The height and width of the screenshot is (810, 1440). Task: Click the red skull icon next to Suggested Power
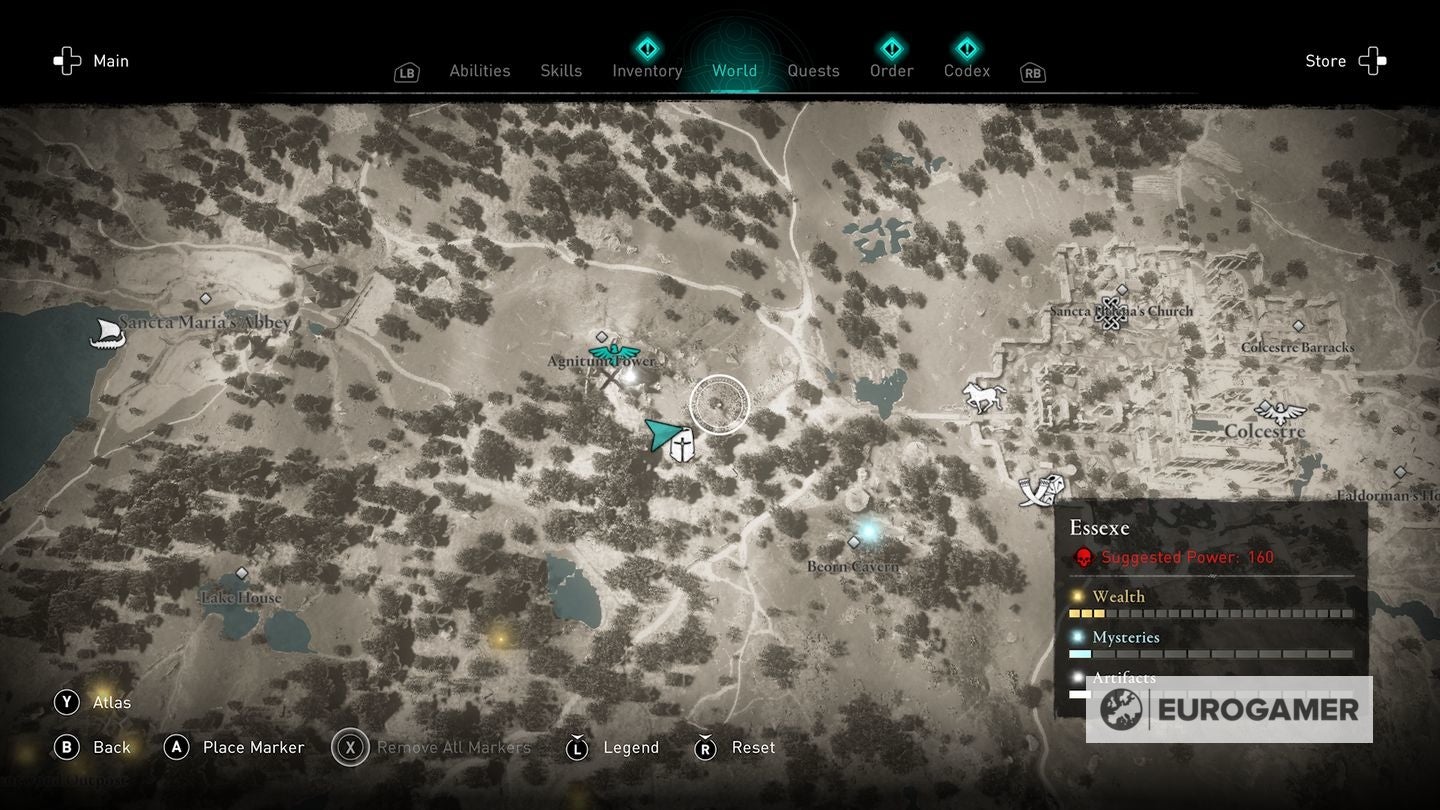coord(1083,558)
